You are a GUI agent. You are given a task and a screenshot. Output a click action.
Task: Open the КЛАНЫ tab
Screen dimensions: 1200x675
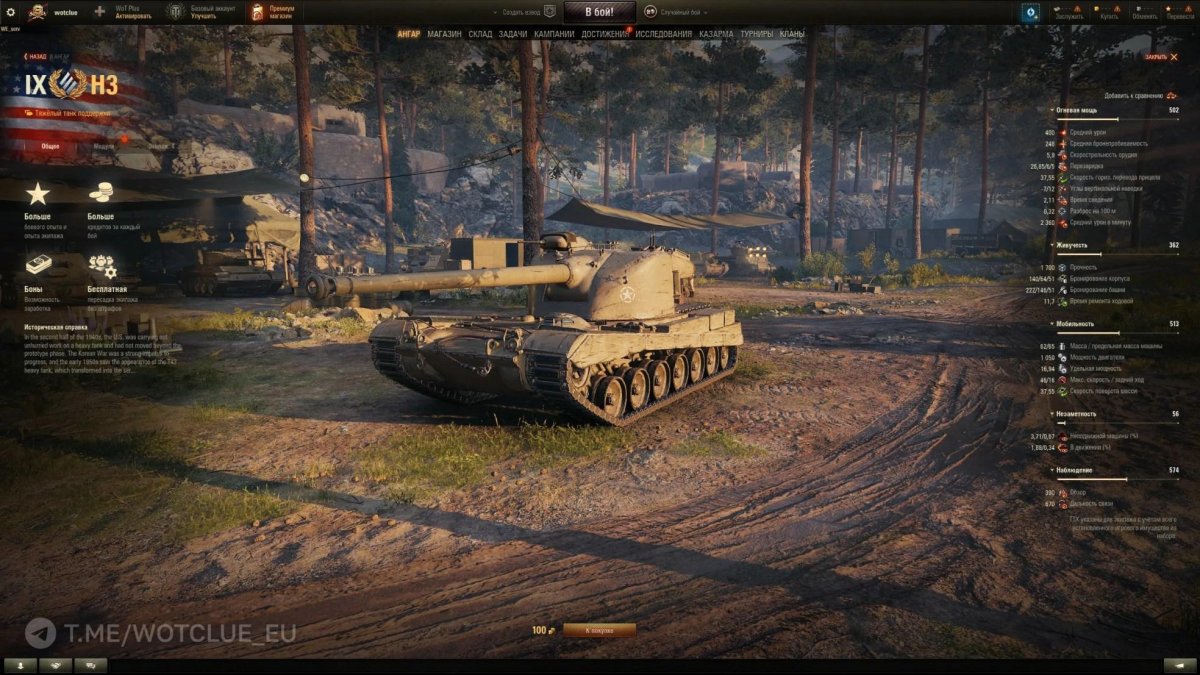pos(791,34)
